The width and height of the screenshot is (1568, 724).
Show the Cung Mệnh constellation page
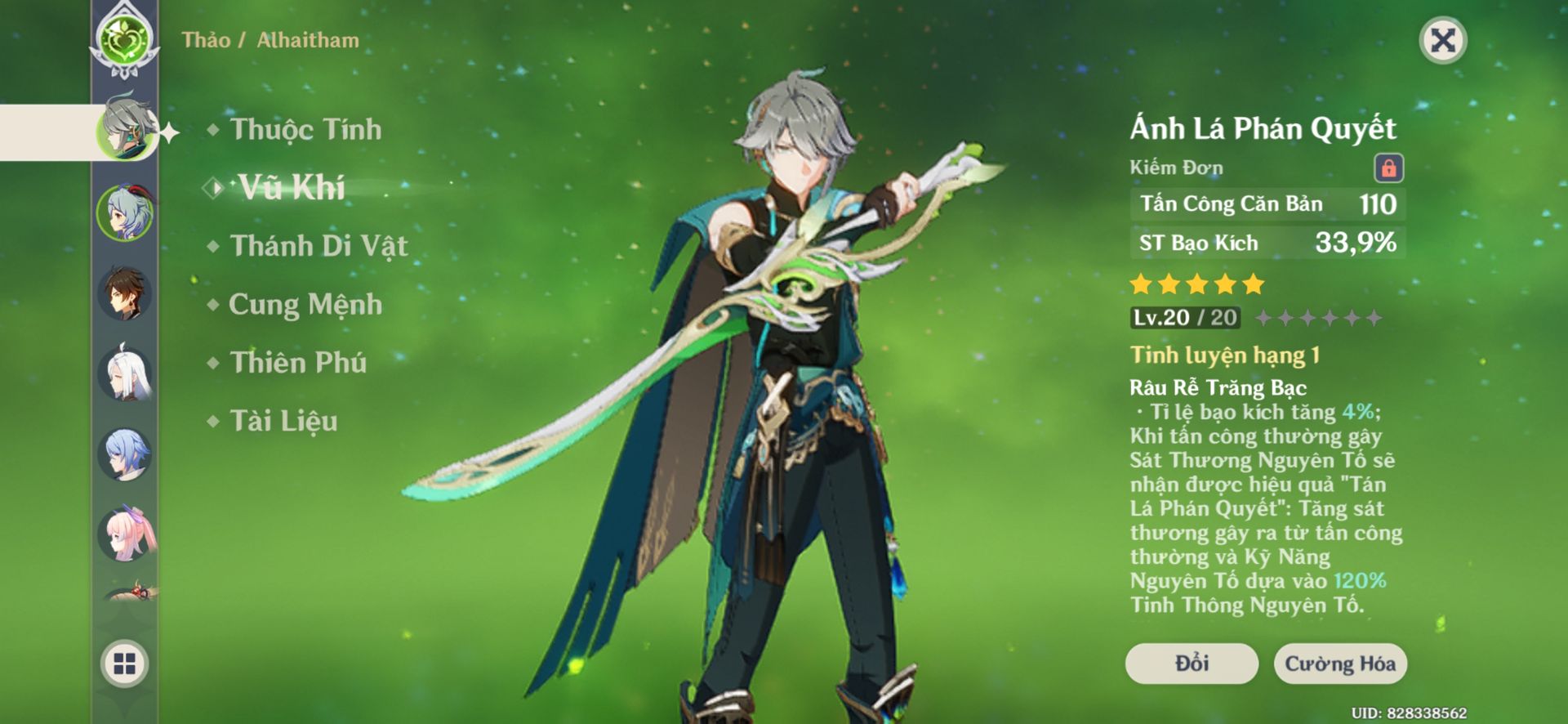[305, 304]
